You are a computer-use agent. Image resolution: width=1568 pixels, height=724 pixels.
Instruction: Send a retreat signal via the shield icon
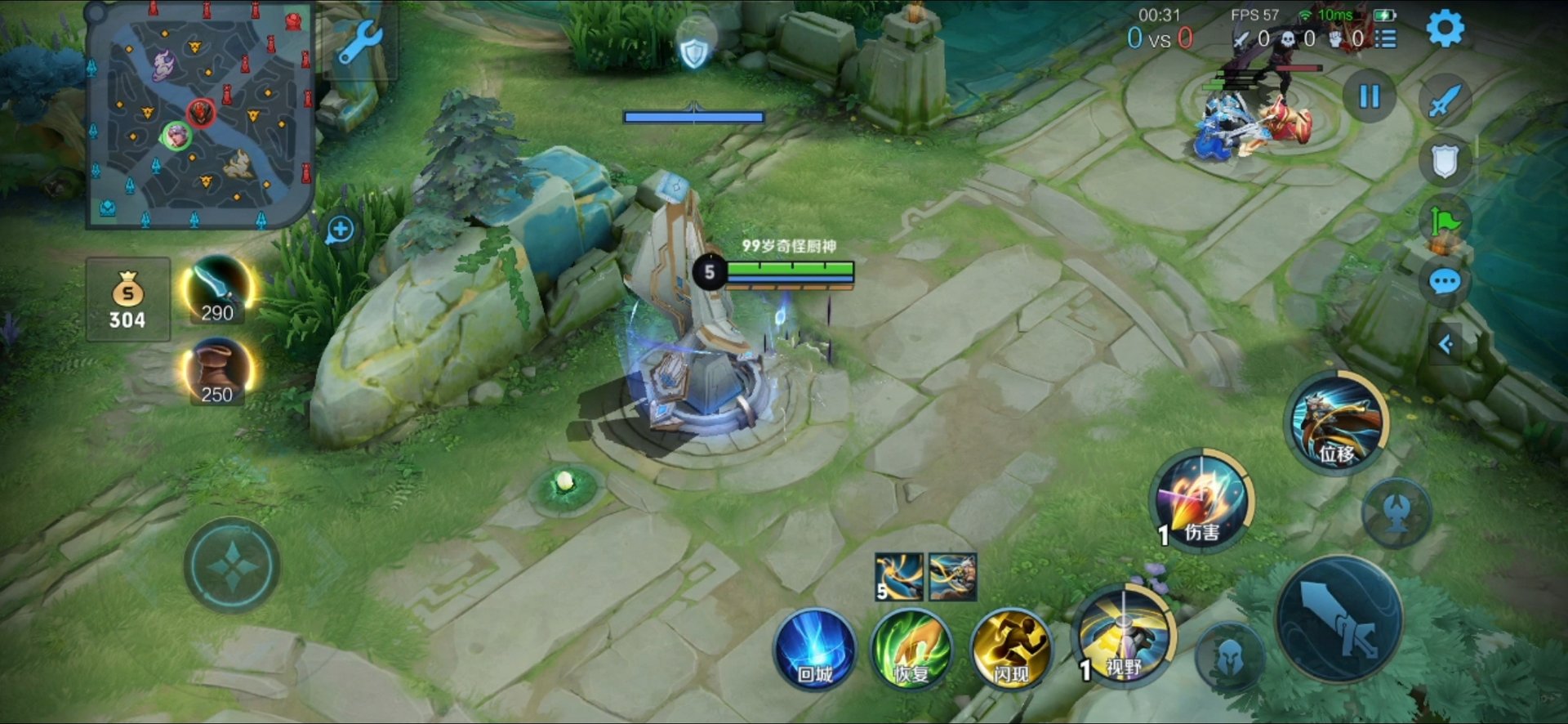(x=1445, y=160)
